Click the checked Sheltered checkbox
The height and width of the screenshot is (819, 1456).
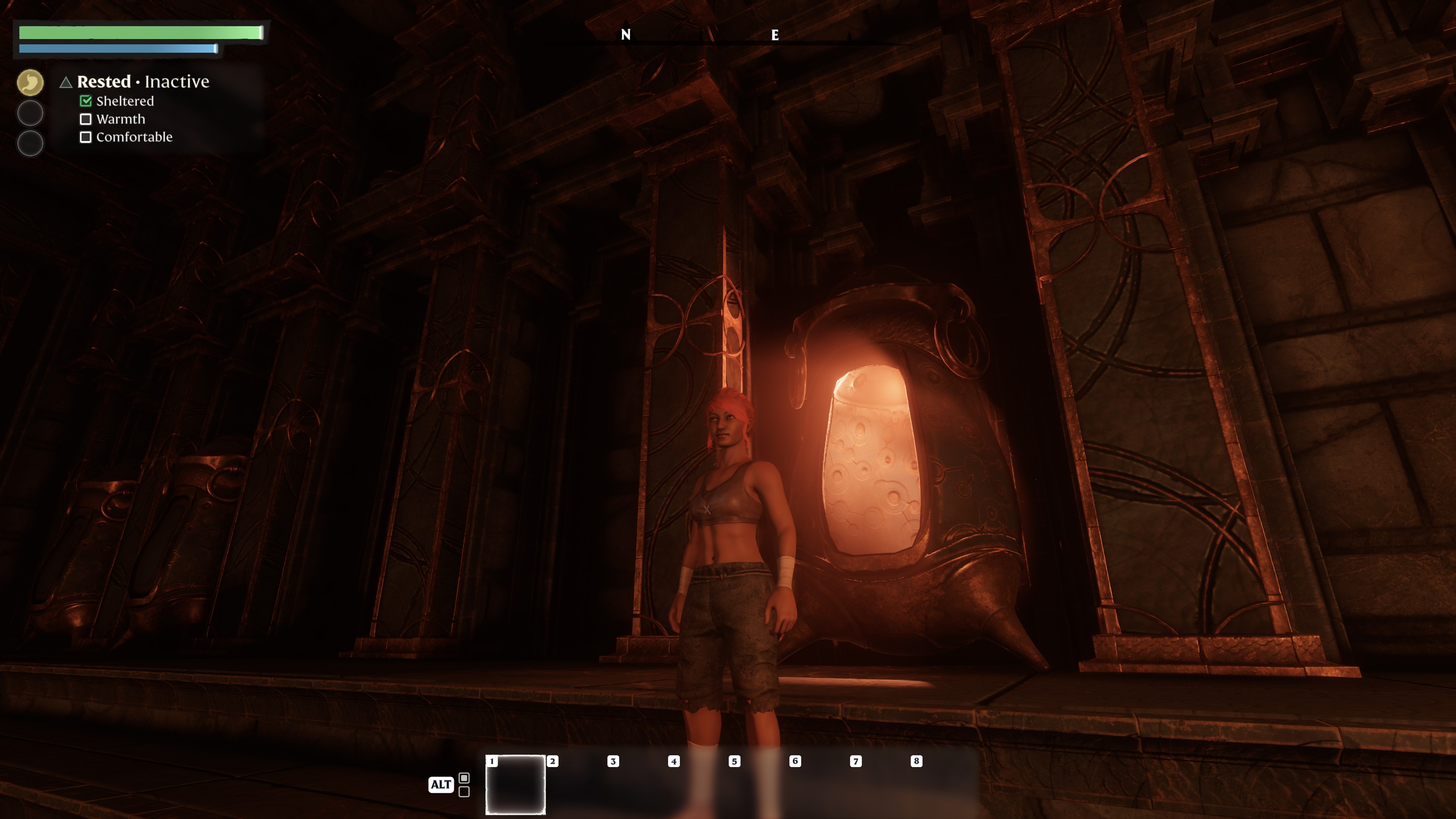(x=85, y=101)
